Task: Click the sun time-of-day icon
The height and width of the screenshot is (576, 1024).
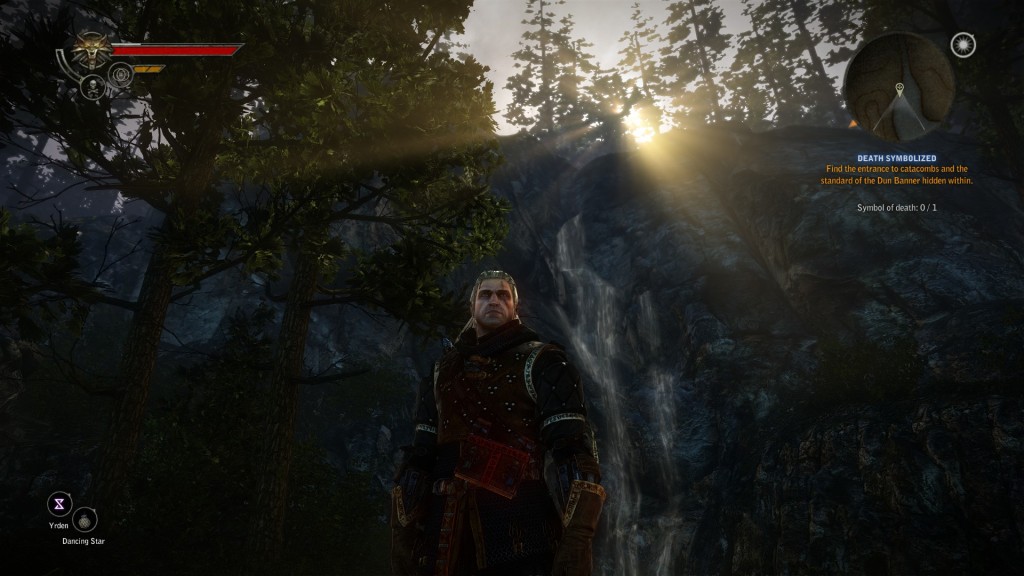Action: click(x=963, y=45)
